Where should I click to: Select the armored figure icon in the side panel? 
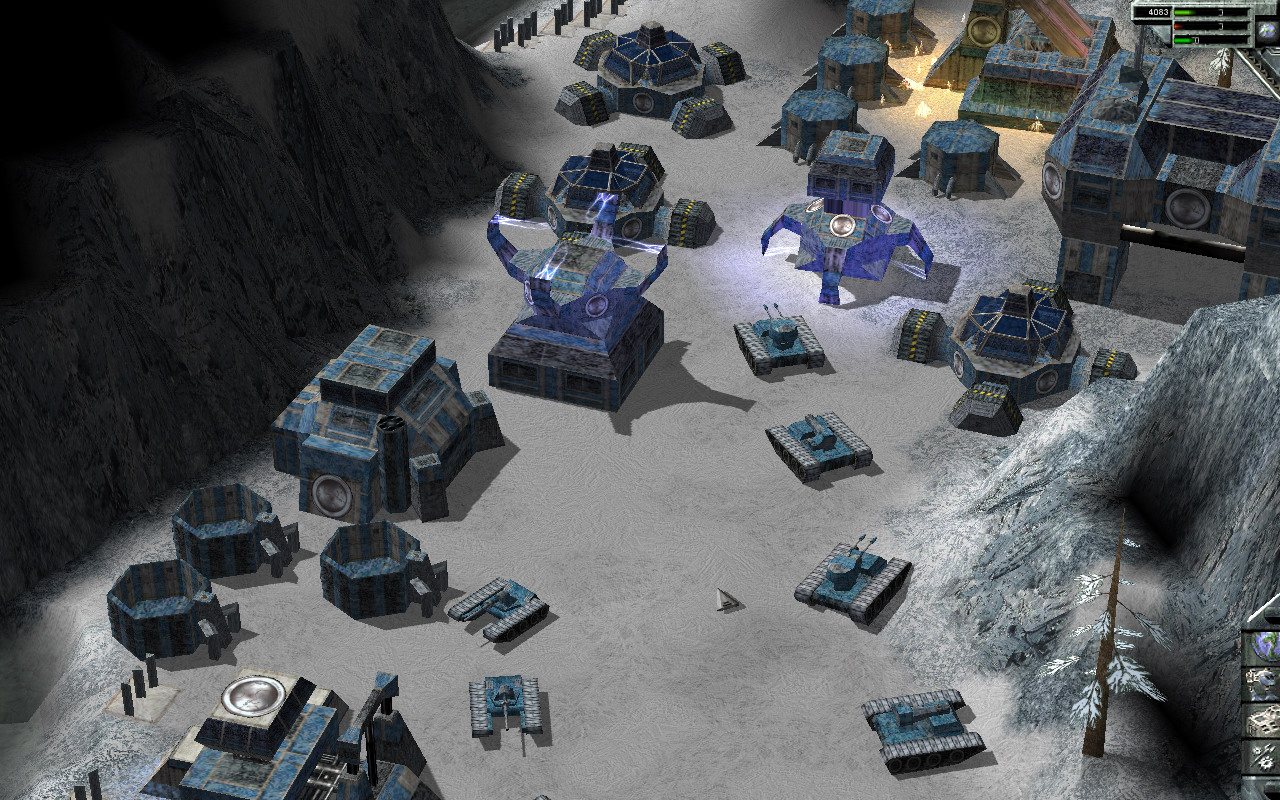tap(1263, 684)
